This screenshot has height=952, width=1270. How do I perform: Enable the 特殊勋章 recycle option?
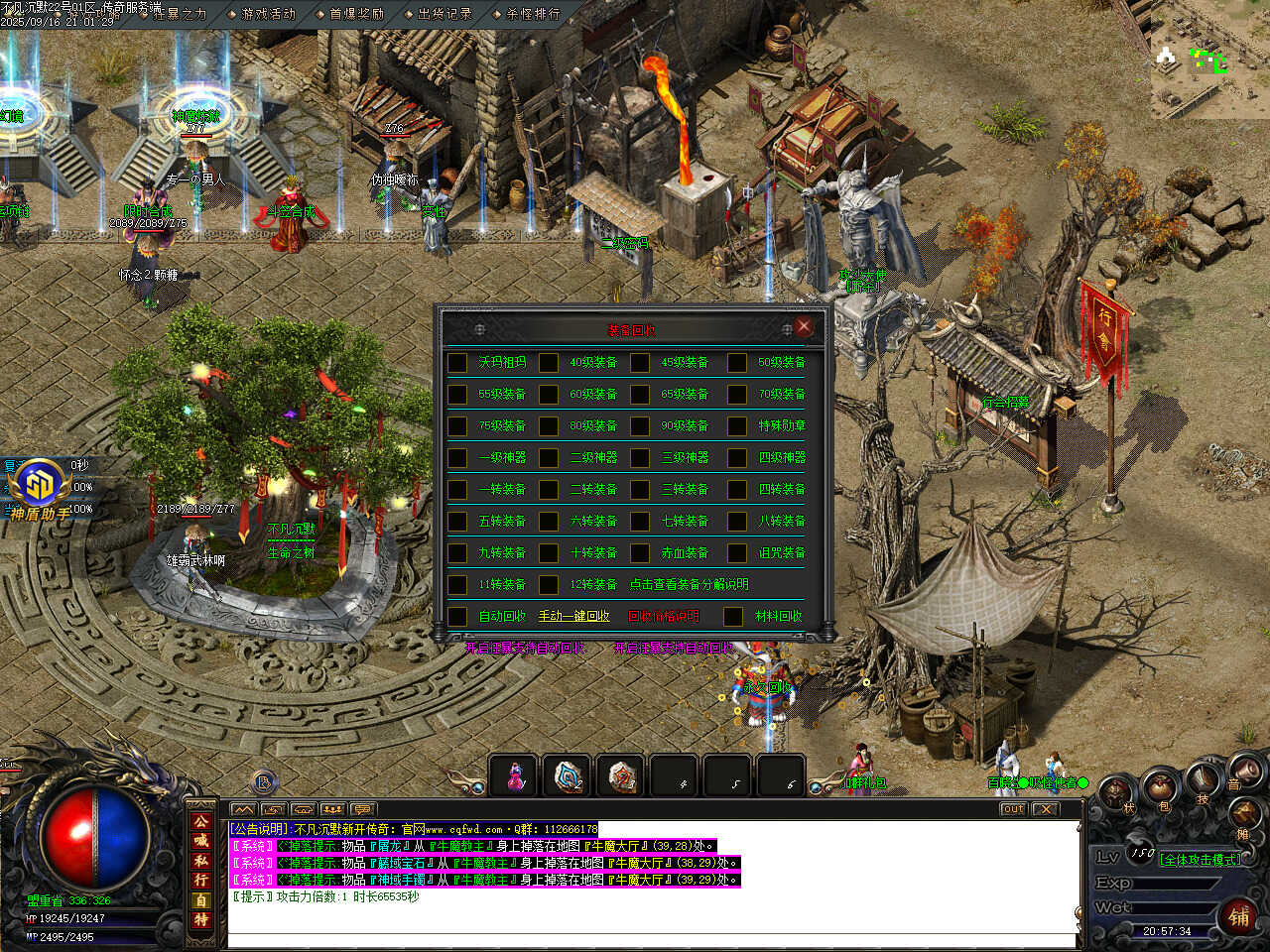[737, 426]
